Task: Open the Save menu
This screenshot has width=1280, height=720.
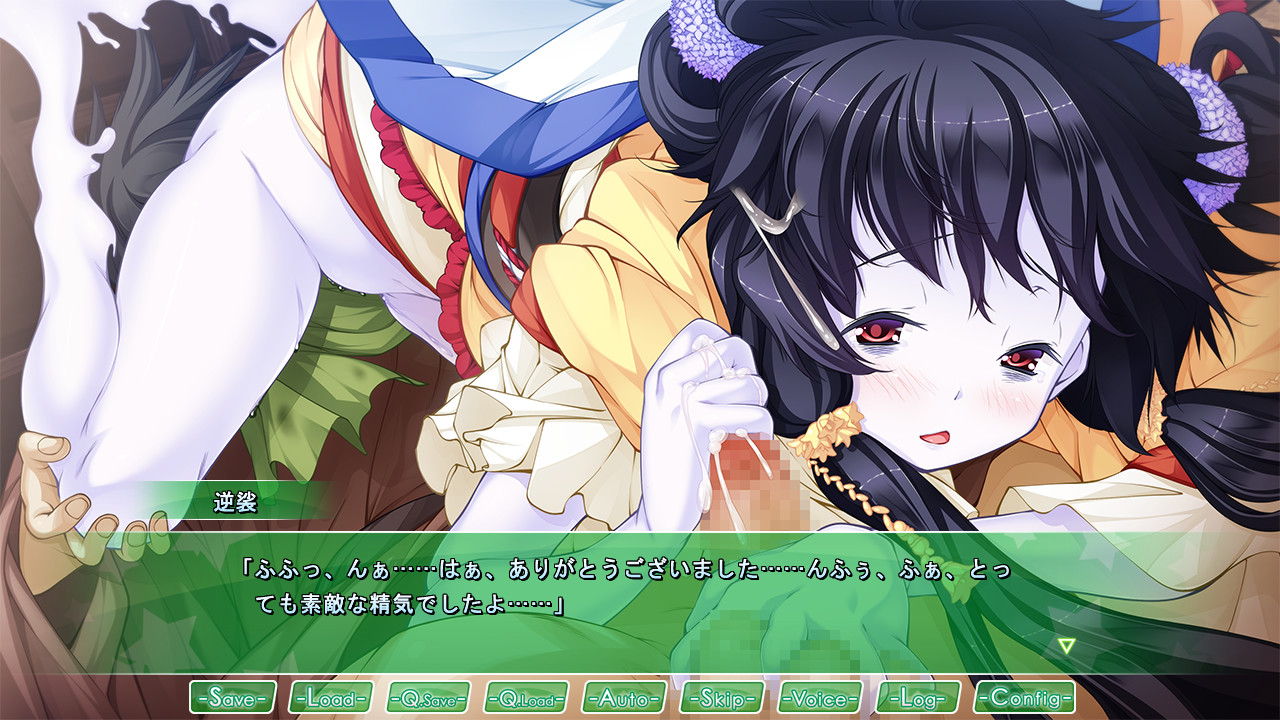Action: (x=233, y=697)
